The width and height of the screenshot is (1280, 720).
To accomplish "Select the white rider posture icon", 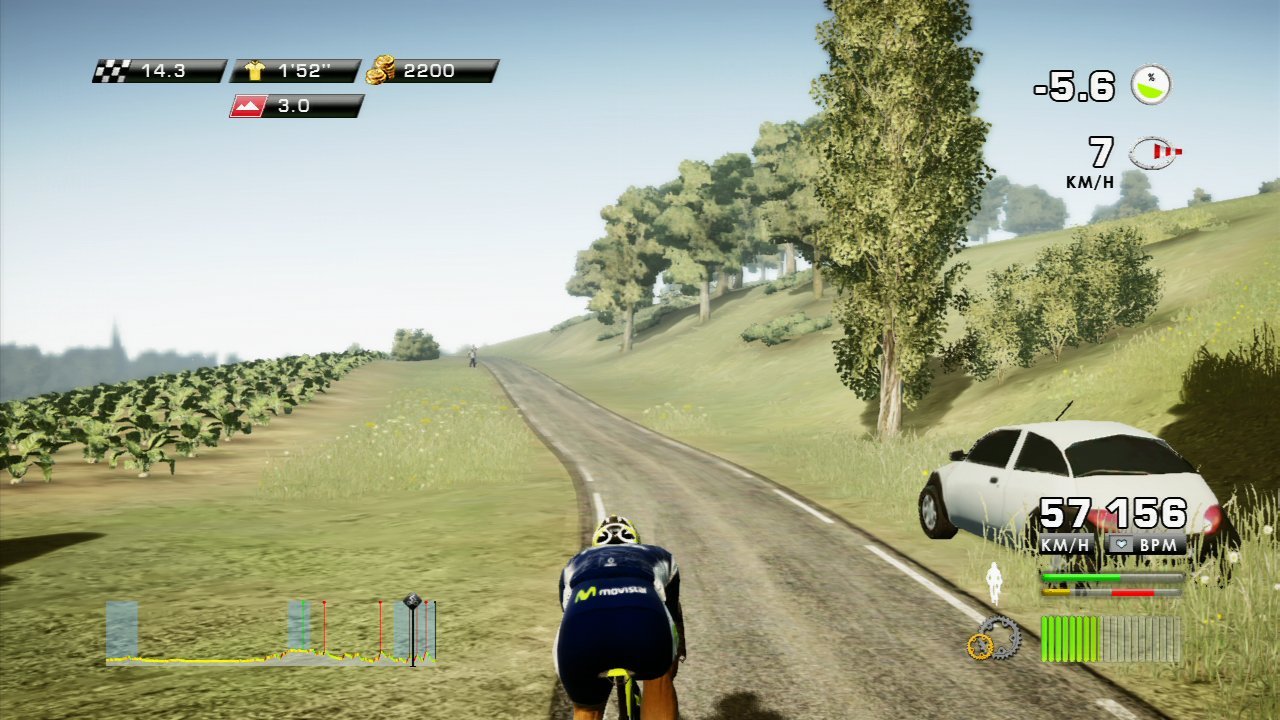I will point(993,582).
